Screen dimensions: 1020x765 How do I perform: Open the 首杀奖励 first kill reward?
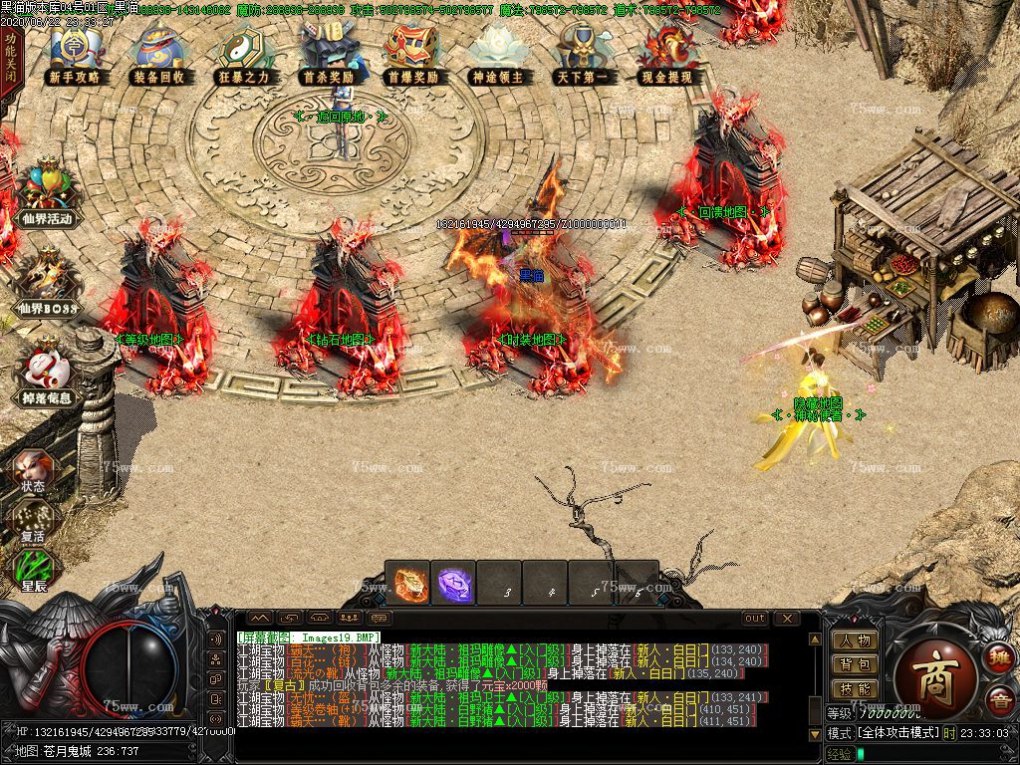pos(330,54)
